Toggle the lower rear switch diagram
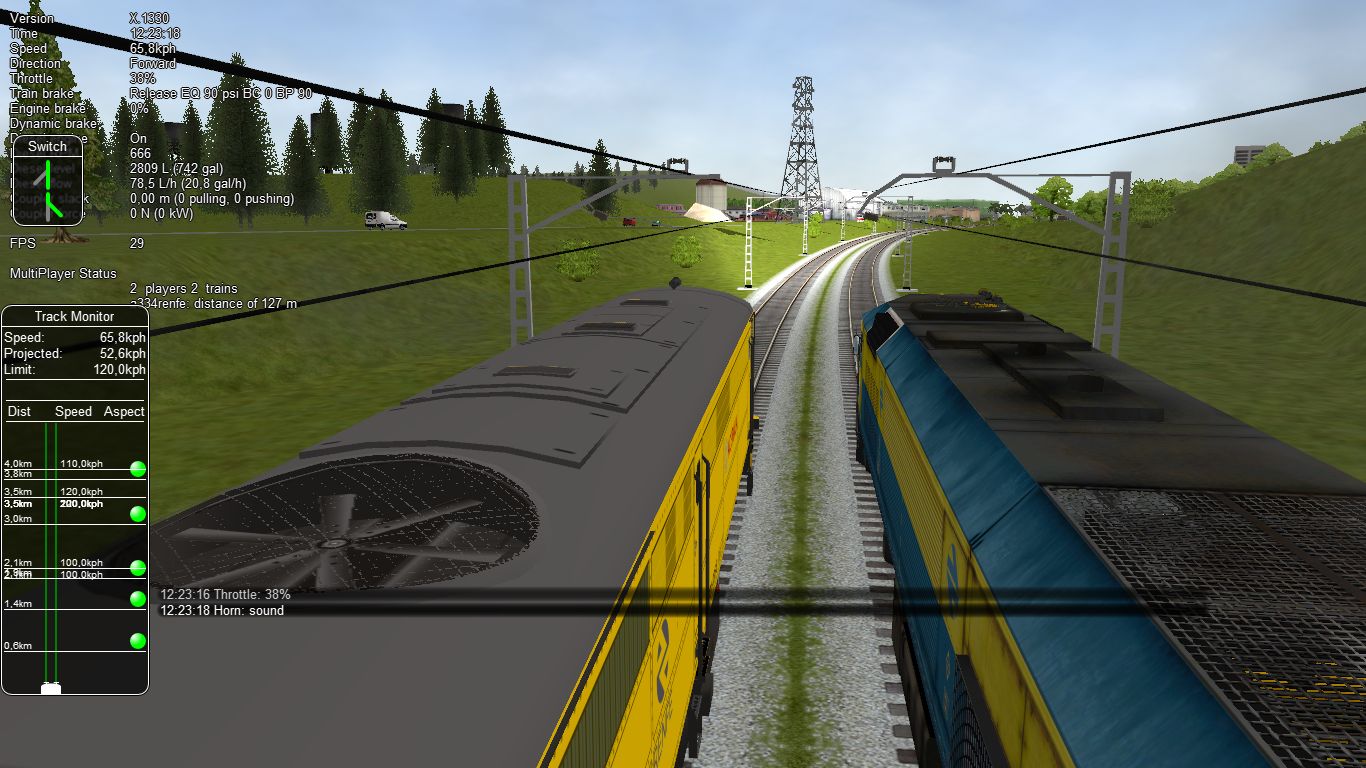 pos(48,207)
